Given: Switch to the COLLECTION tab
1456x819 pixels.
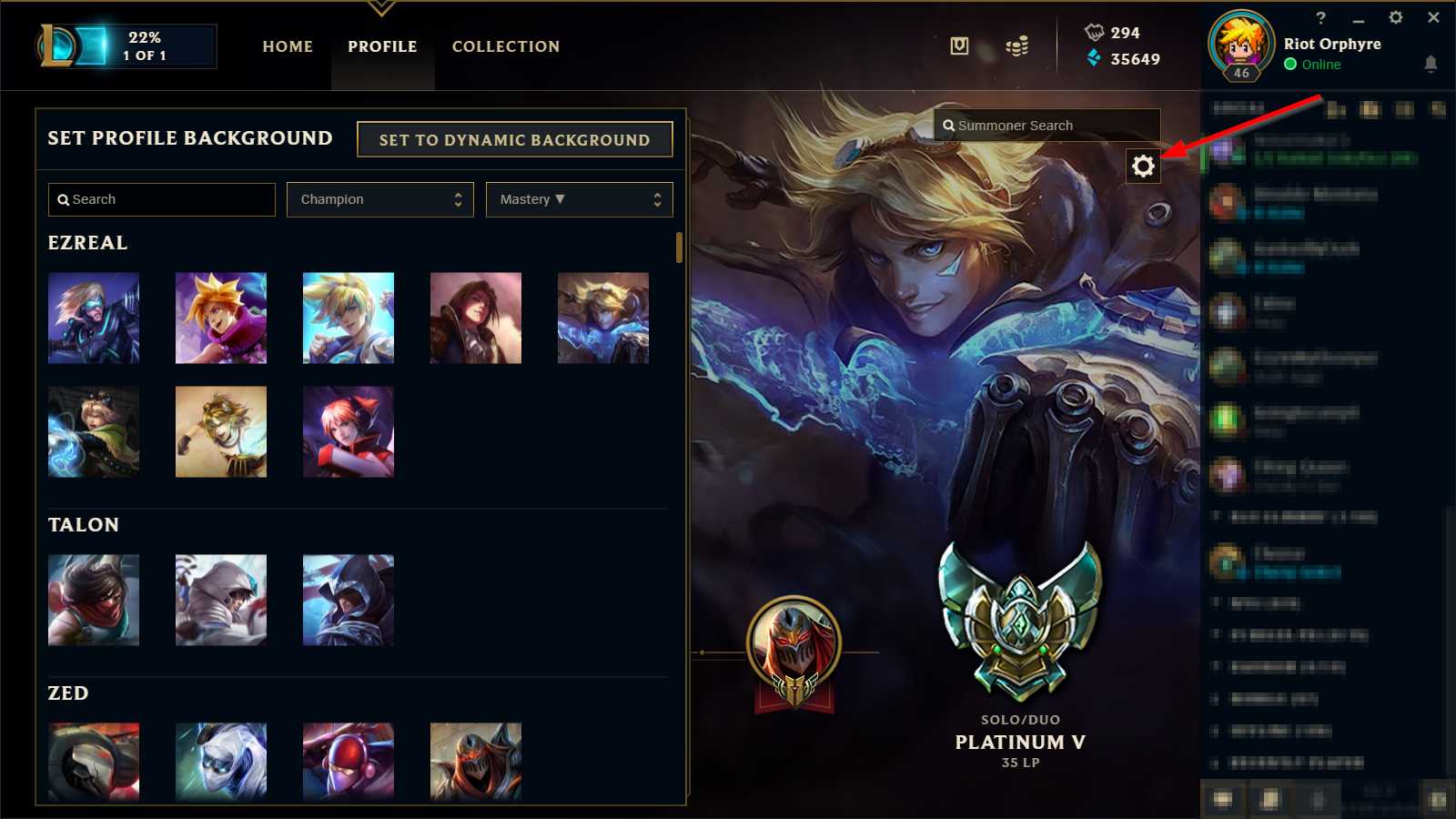Looking at the screenshot, I should click(x=505, y=46).
